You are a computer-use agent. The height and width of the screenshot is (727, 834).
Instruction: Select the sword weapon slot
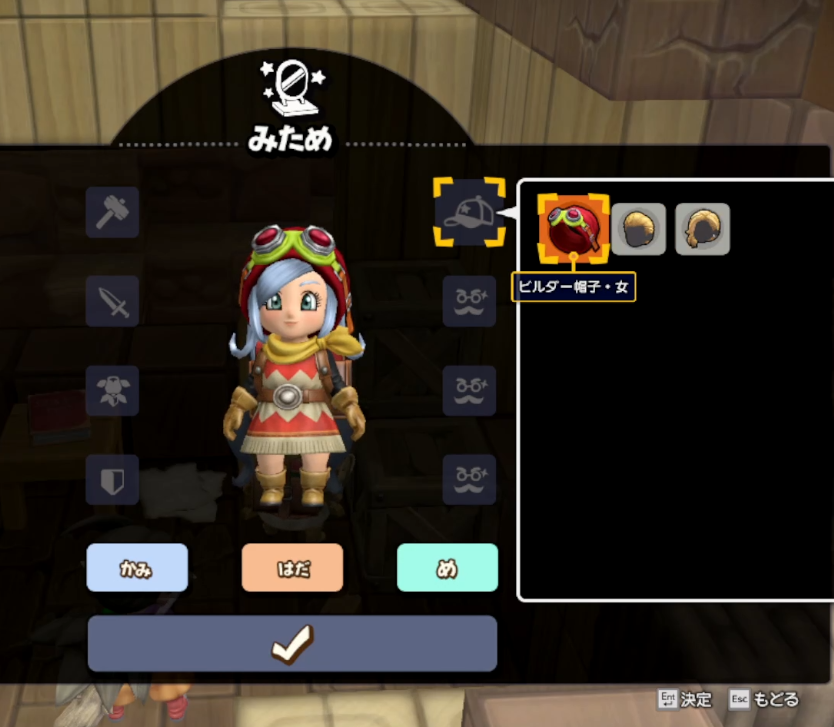112,301
